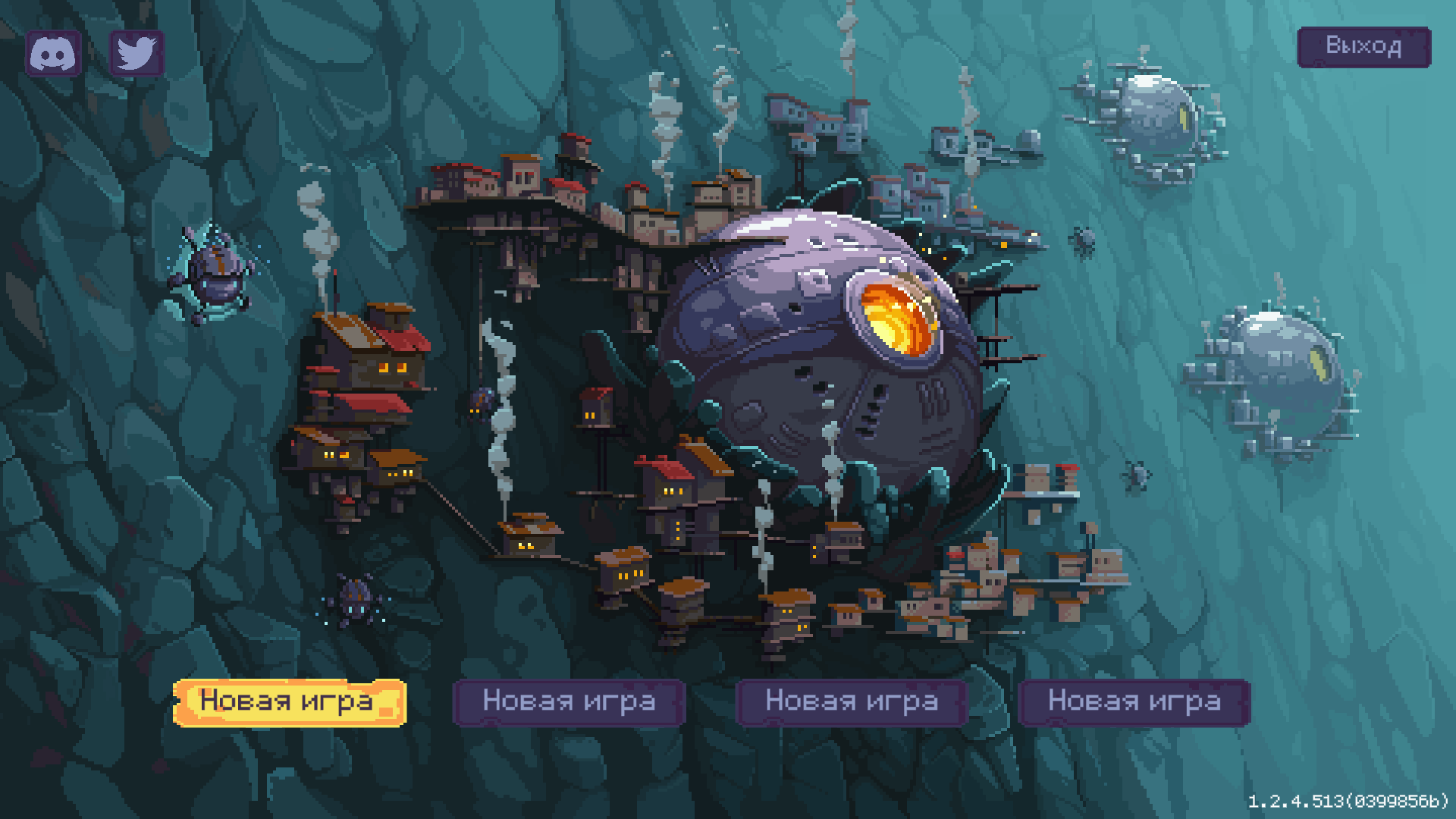Open the Discord link icon
The height and width of the screenshot is (819, 1456).
pos(53,54)
